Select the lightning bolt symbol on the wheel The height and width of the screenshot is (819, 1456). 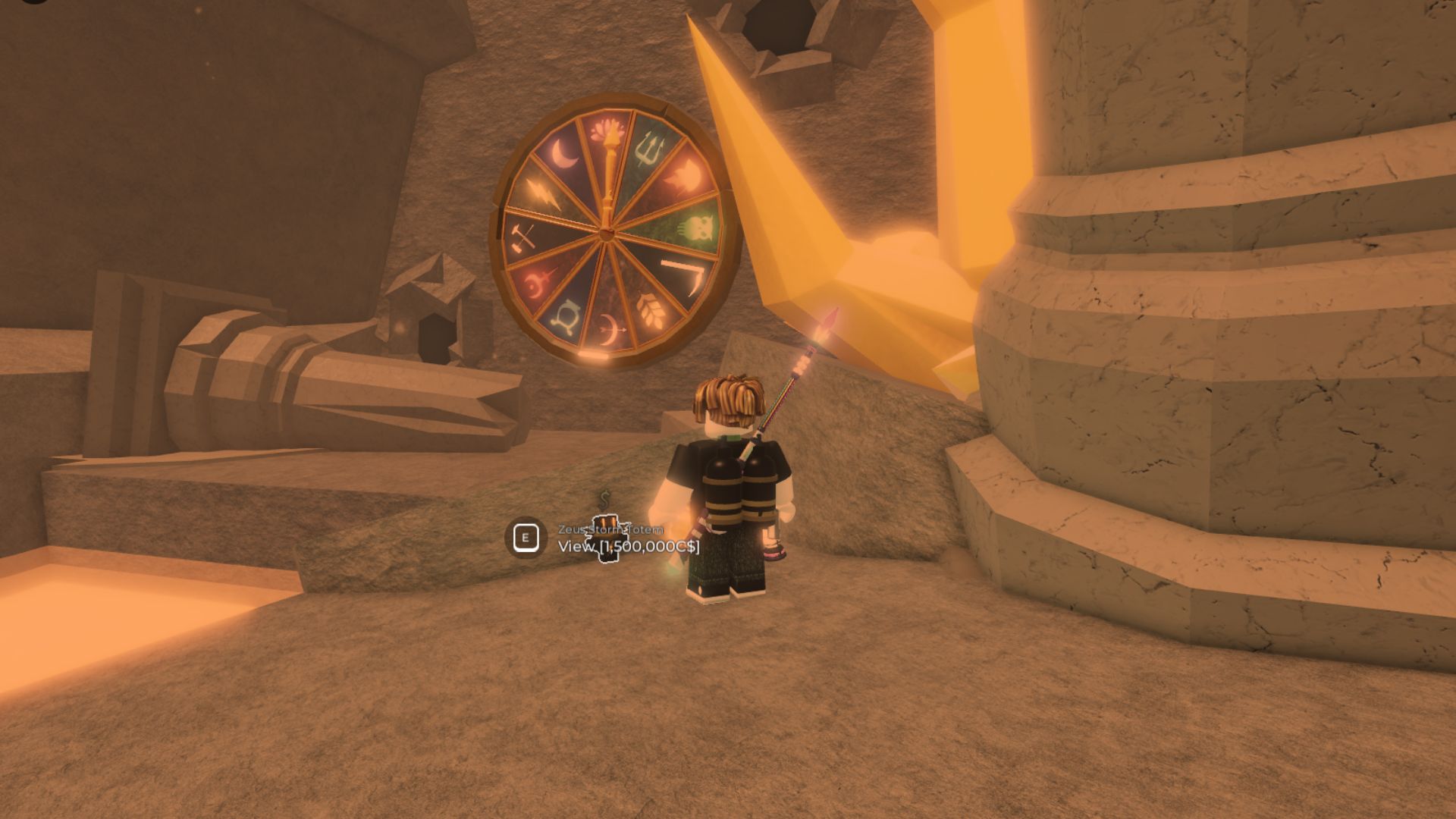(543, 195)
